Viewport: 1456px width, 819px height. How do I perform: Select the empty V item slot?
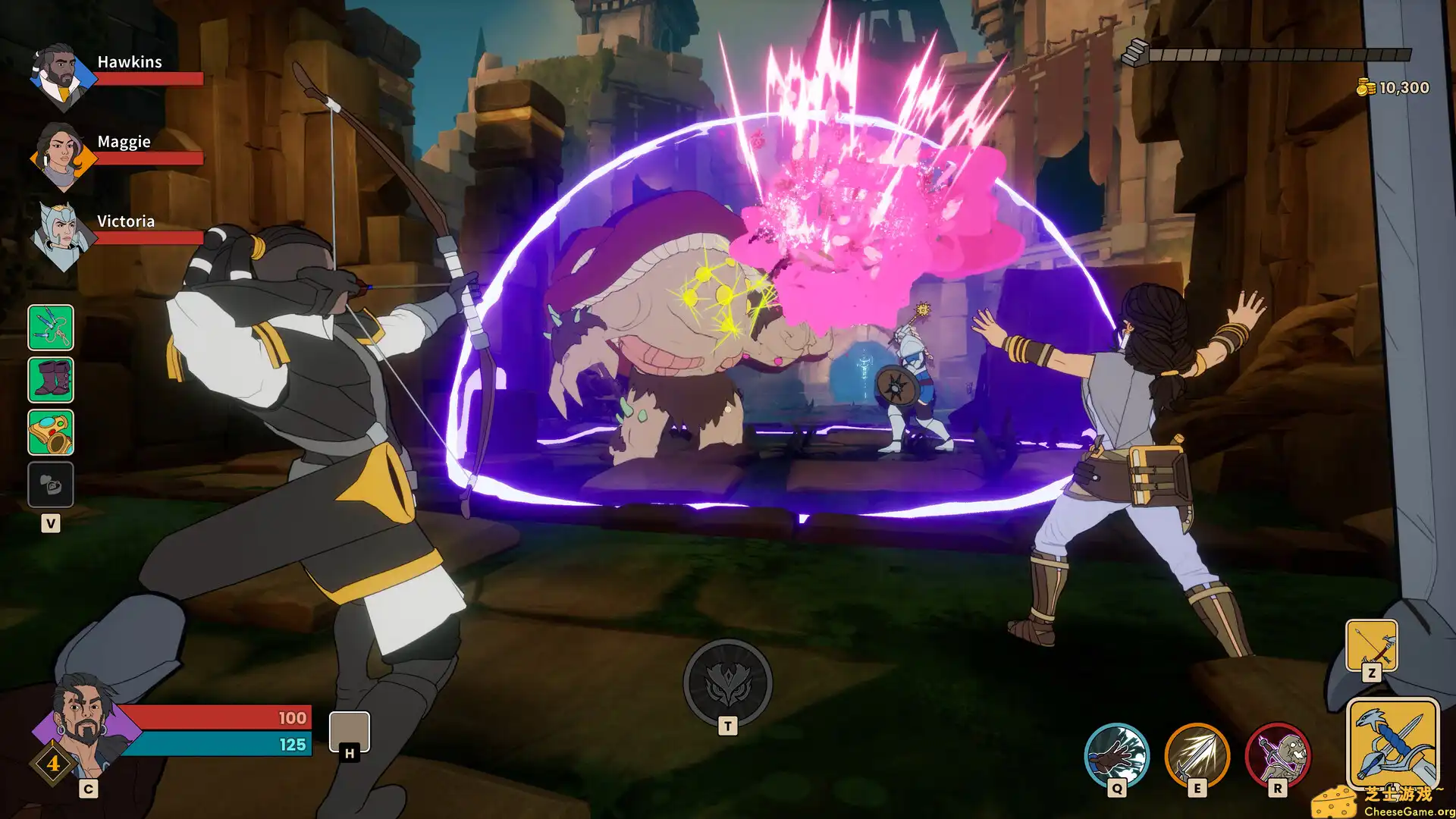point(51,484)
